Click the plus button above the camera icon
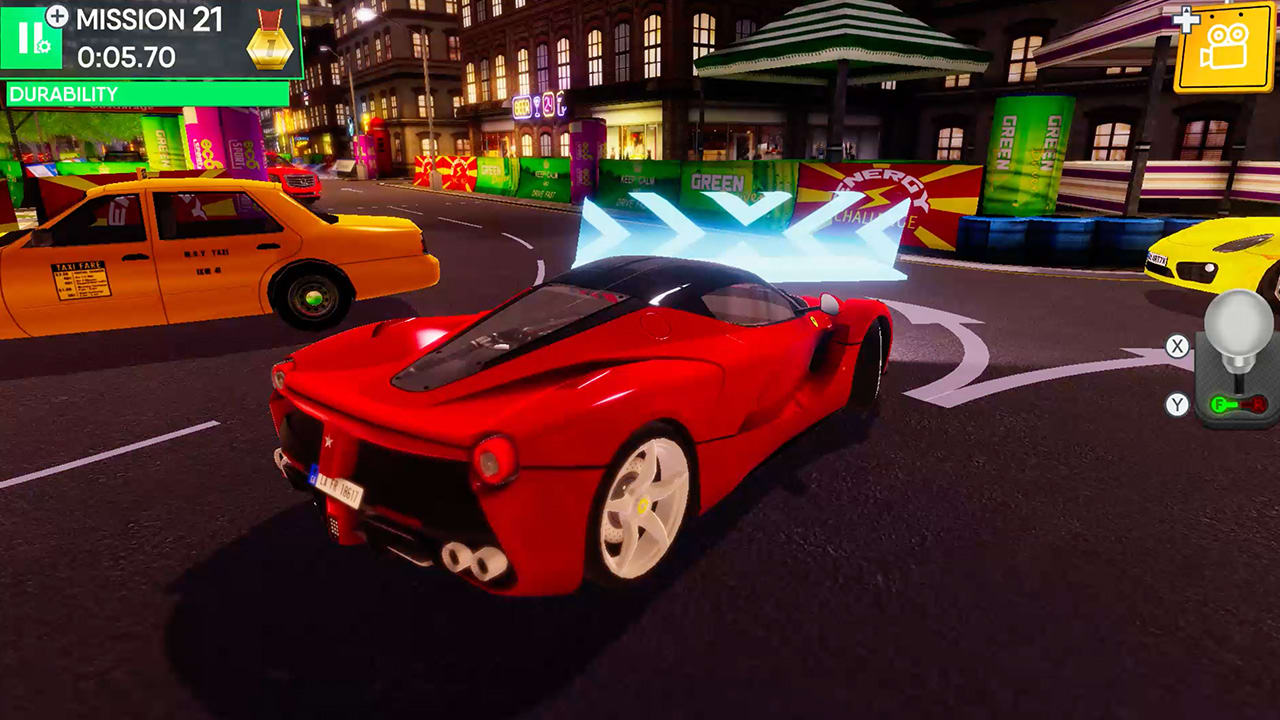The width and height of the screenshot is (1280, 720). (x=1186, y=19)
